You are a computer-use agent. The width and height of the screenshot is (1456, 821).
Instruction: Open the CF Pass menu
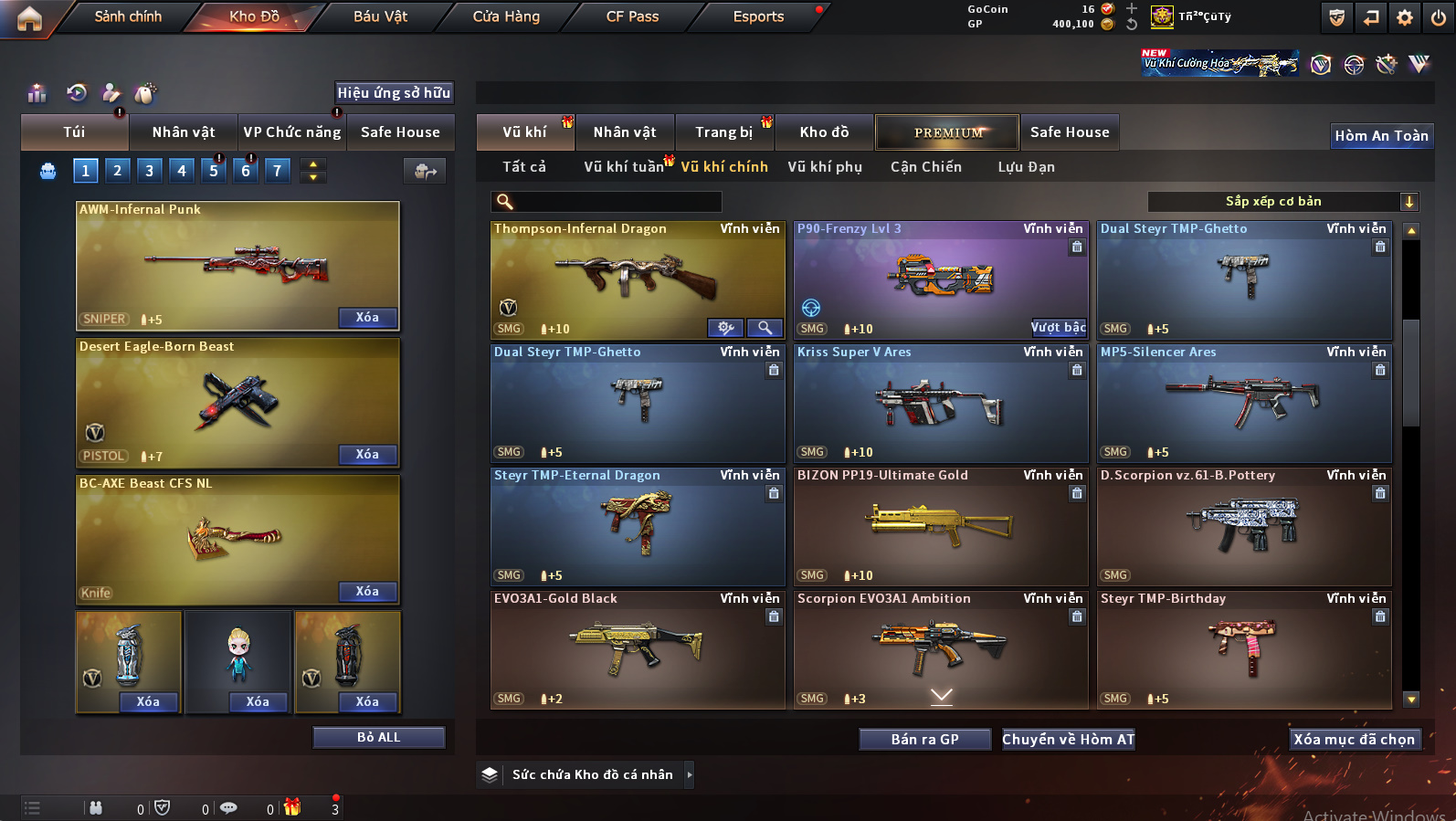(632, 16)
